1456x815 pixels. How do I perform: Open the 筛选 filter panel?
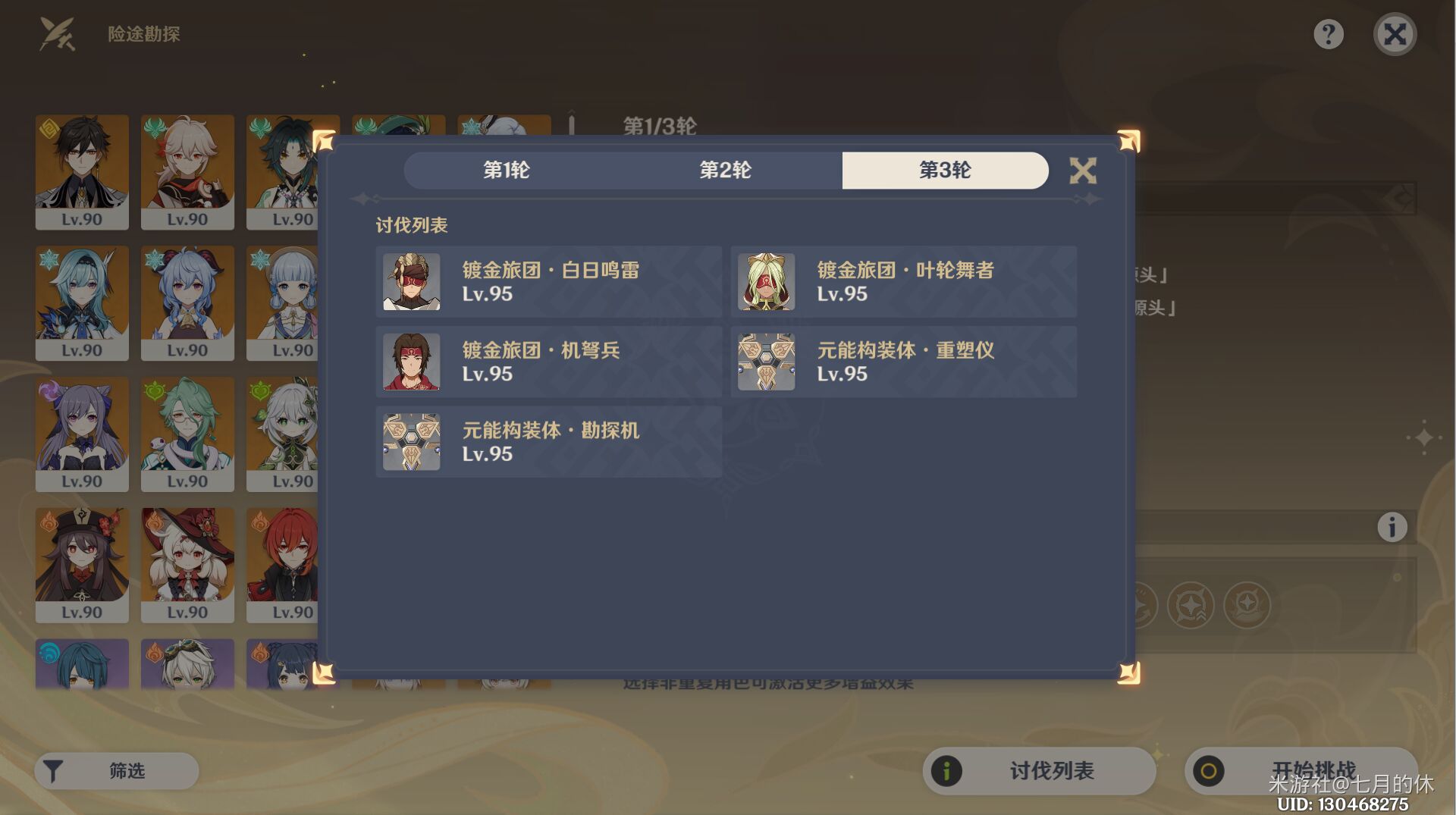[115, 770]
